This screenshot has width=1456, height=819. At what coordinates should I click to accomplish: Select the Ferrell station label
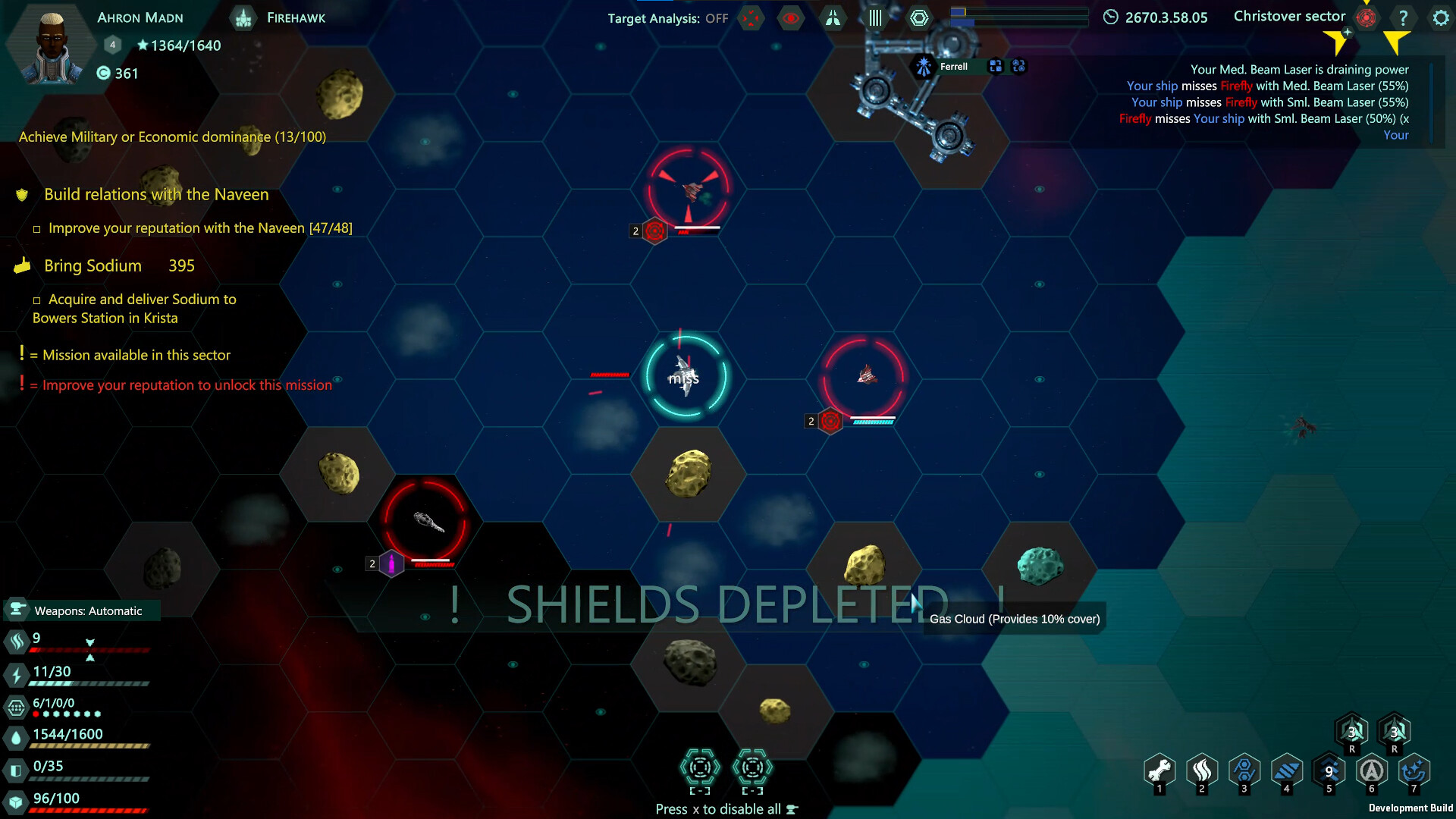point(953,67)
